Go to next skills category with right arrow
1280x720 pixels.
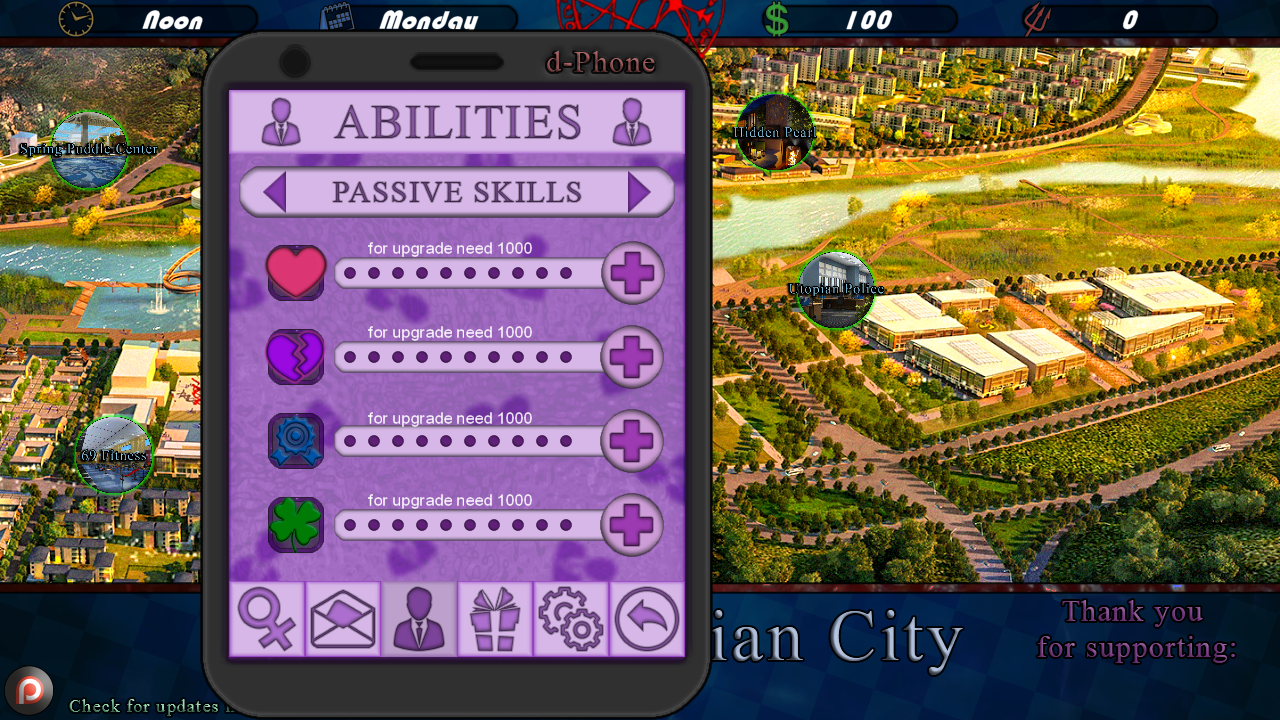[639, 192]
